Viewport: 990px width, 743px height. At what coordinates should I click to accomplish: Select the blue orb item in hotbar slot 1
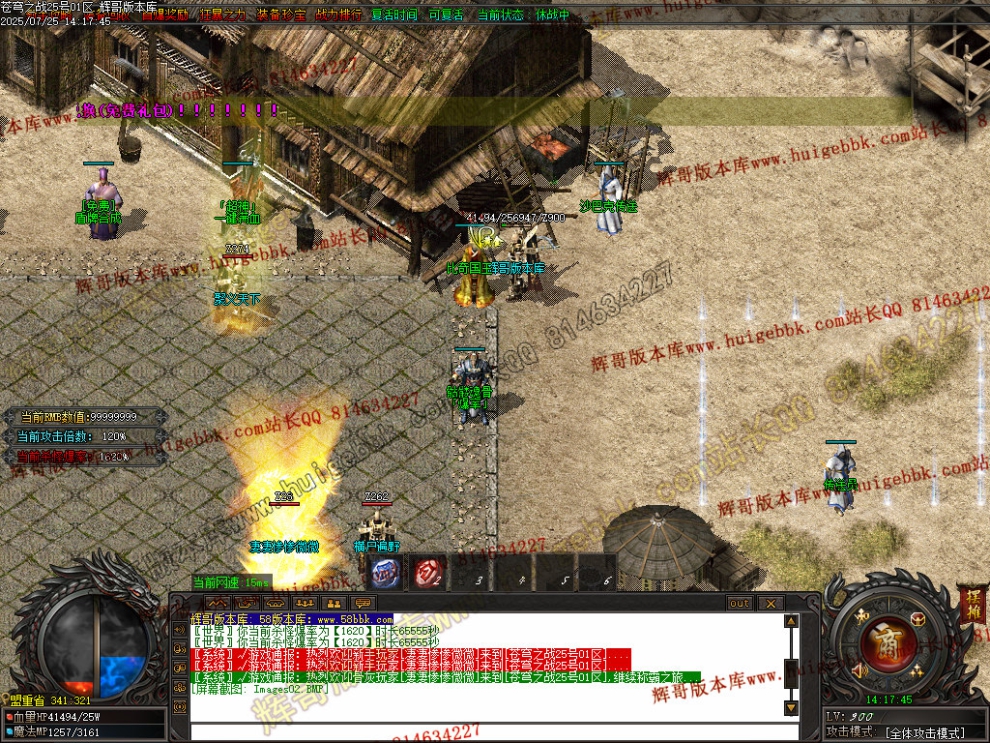385,573
